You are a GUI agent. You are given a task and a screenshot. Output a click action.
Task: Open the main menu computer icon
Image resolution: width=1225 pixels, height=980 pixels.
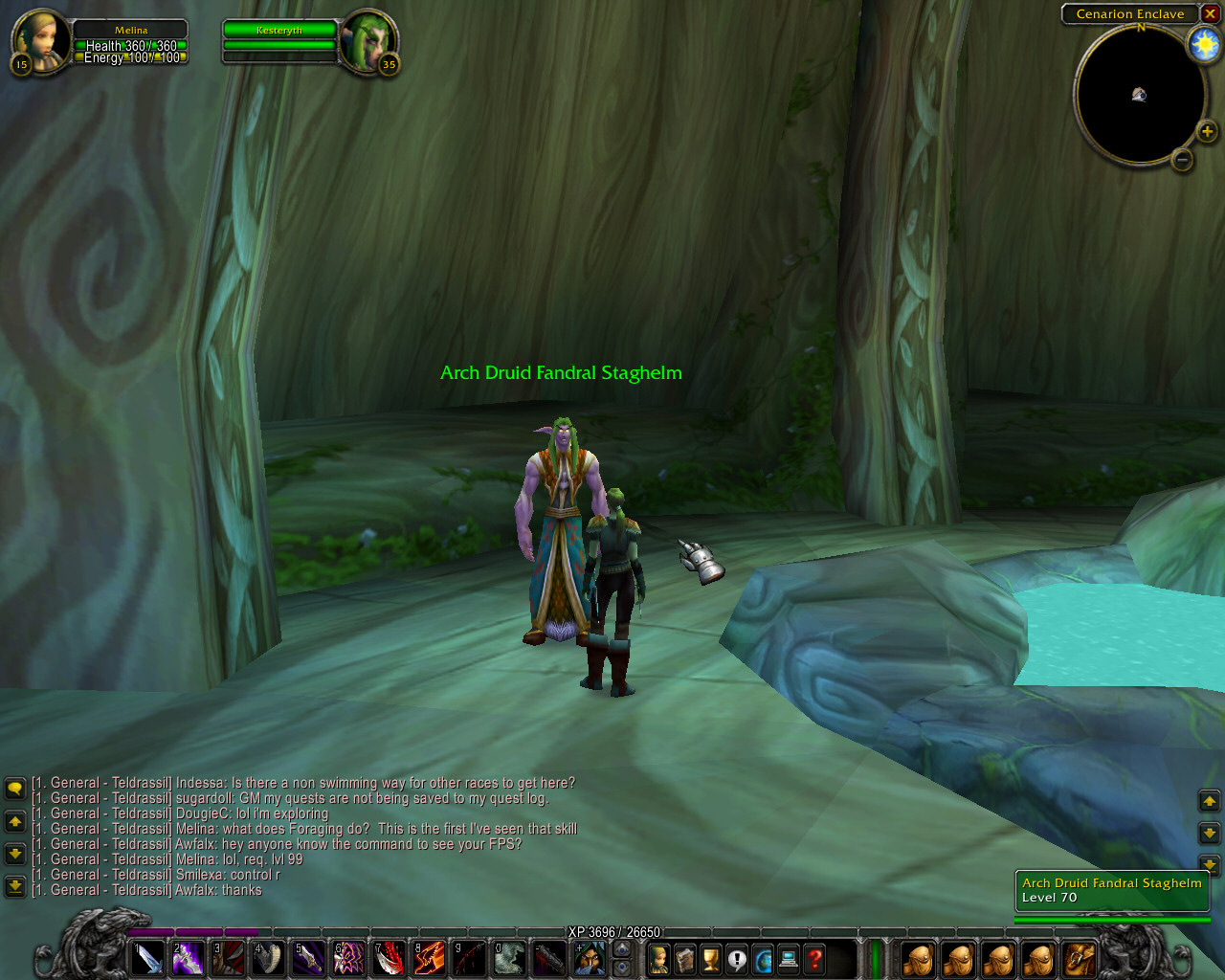coord(788,957)
